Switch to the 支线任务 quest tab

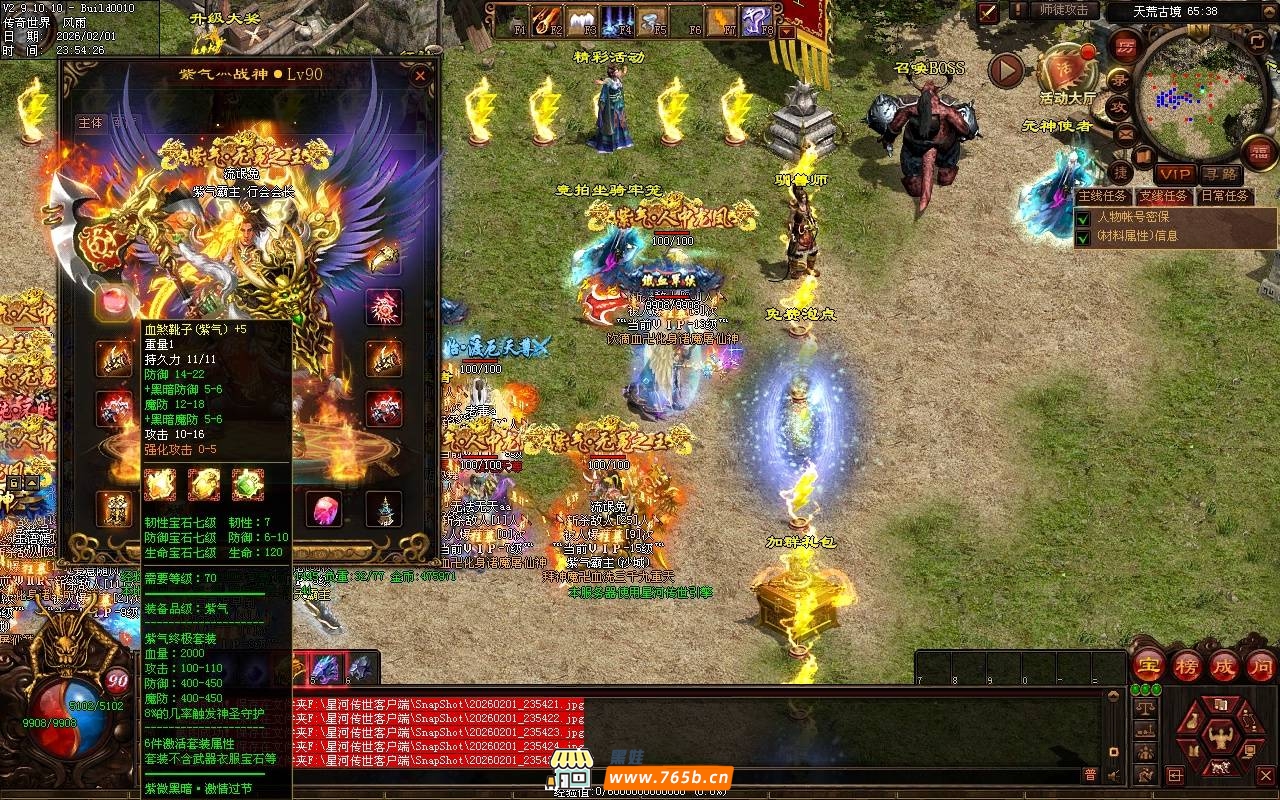pyautogui.click(x=1163, y=196)
